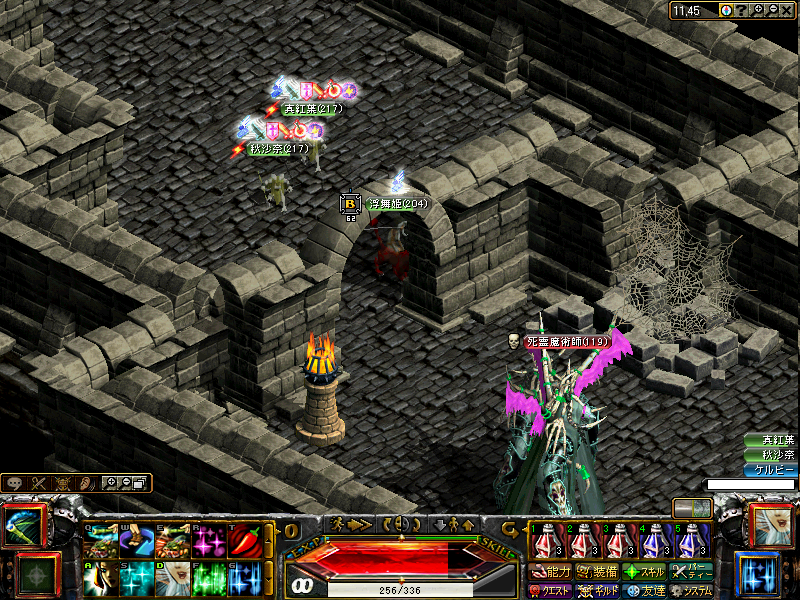Open the パーティー (party) menu
This screenshot has width=800, height=600.
click(x=691, y=573)
